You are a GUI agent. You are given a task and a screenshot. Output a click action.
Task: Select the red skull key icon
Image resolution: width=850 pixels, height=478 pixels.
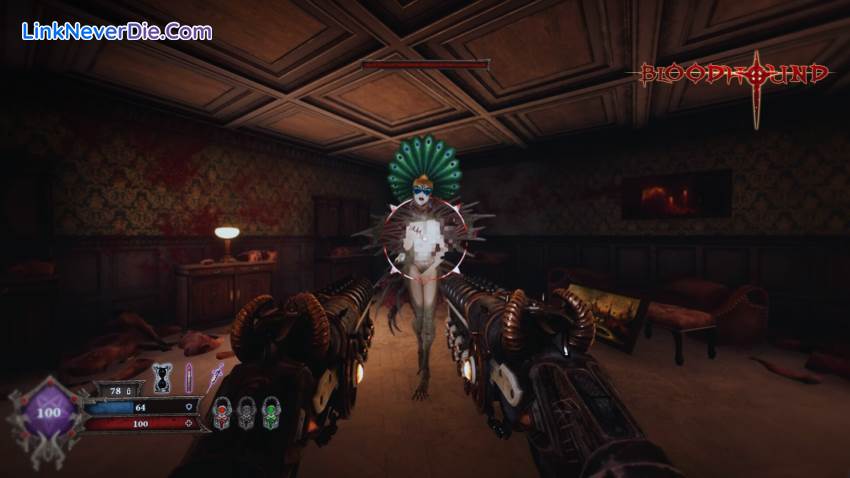(x=221, y=413)
